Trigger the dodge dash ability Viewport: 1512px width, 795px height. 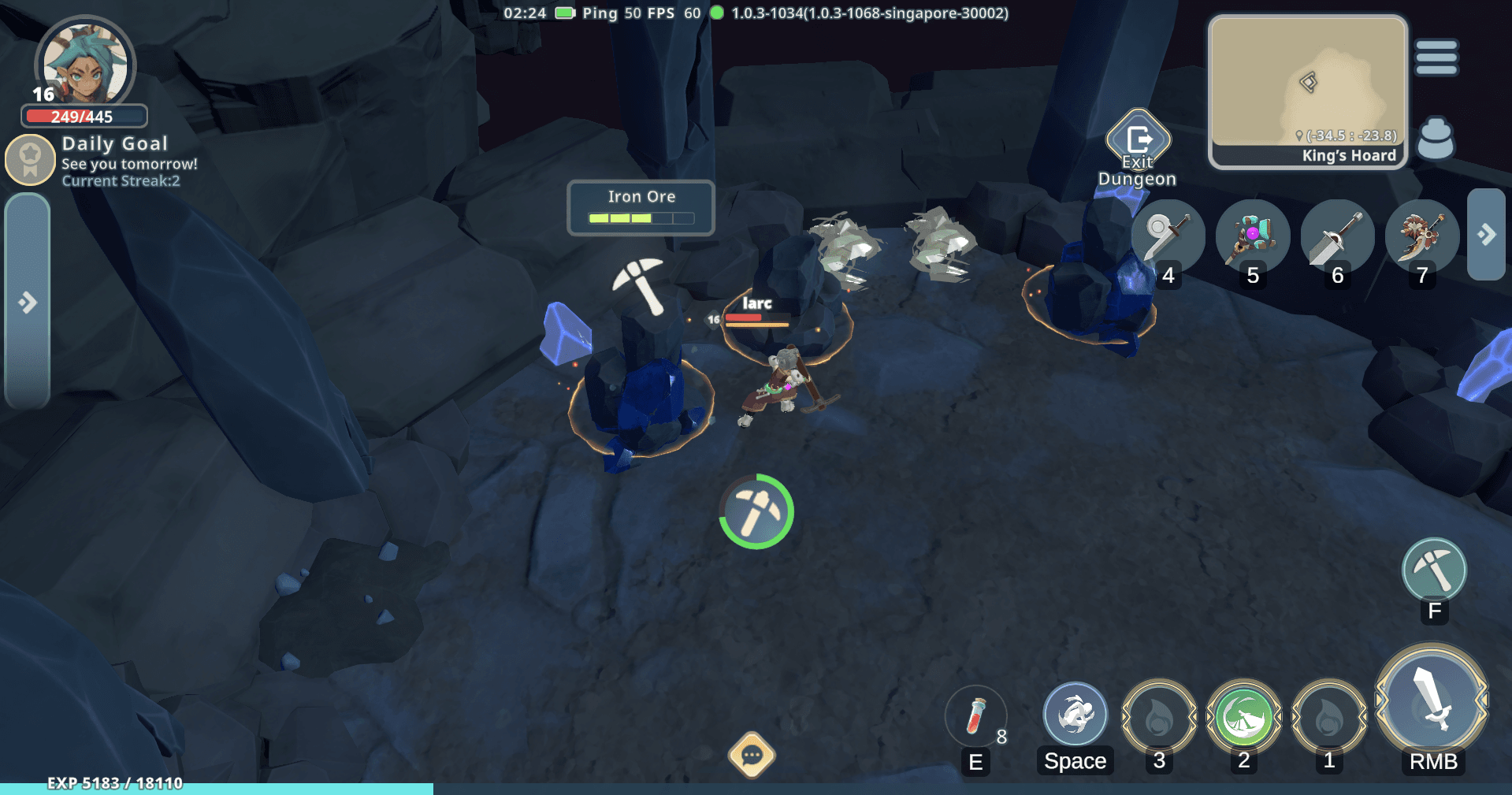tap(1075, 715)
